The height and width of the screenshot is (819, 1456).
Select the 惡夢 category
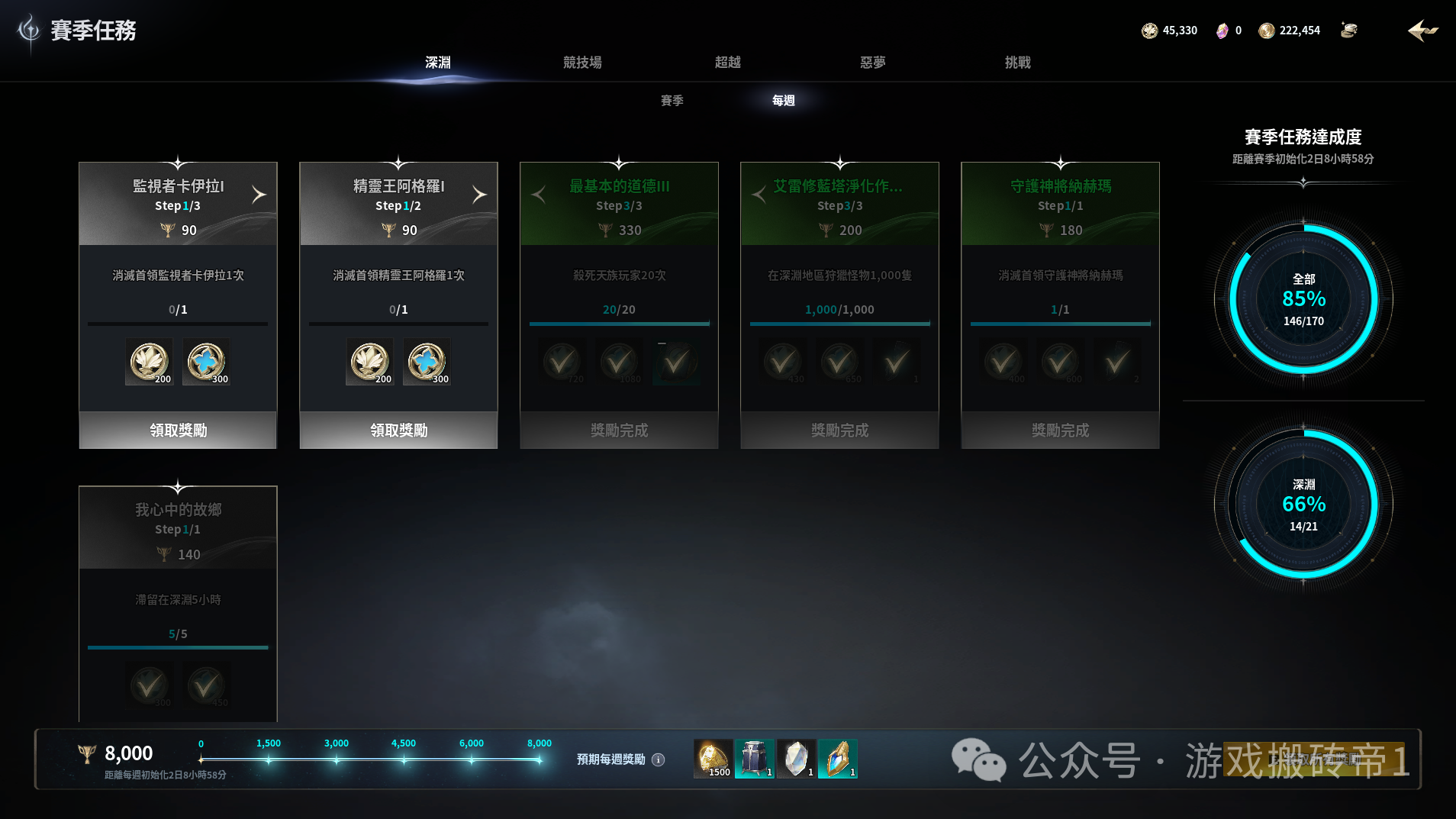pos(871,63)
